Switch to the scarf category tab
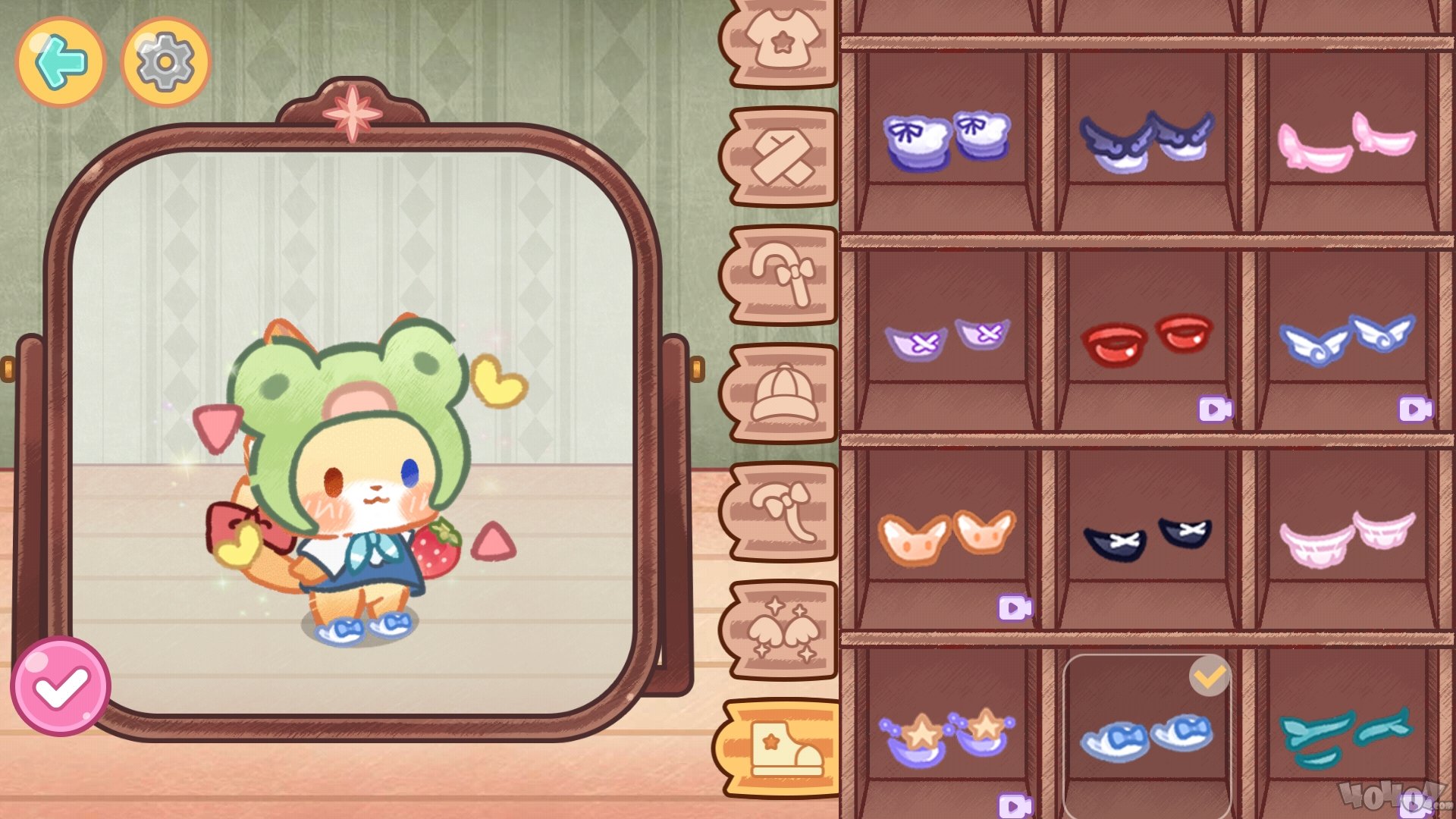 point(783,158)
